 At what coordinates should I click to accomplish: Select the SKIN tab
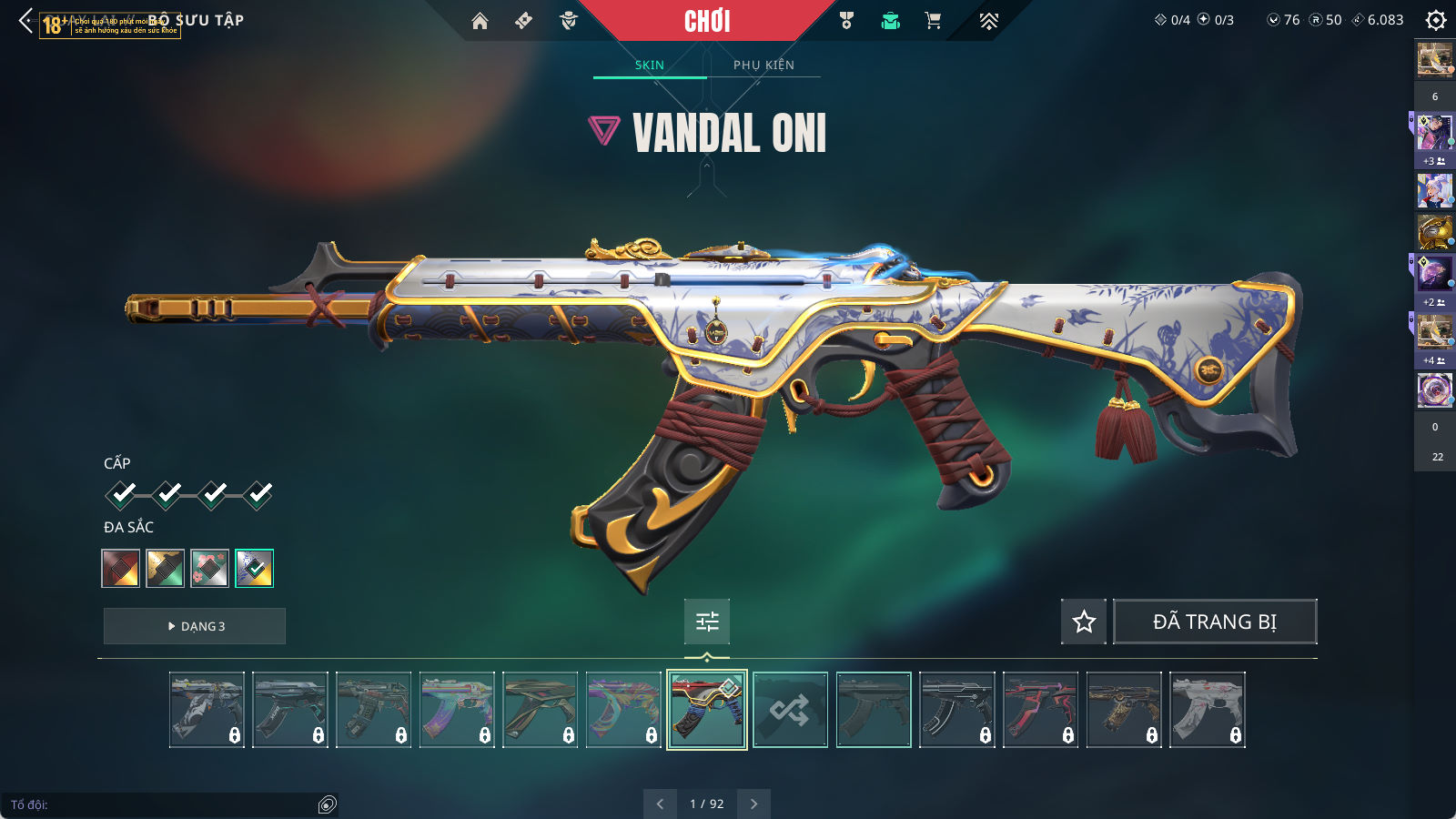point(650,65)
